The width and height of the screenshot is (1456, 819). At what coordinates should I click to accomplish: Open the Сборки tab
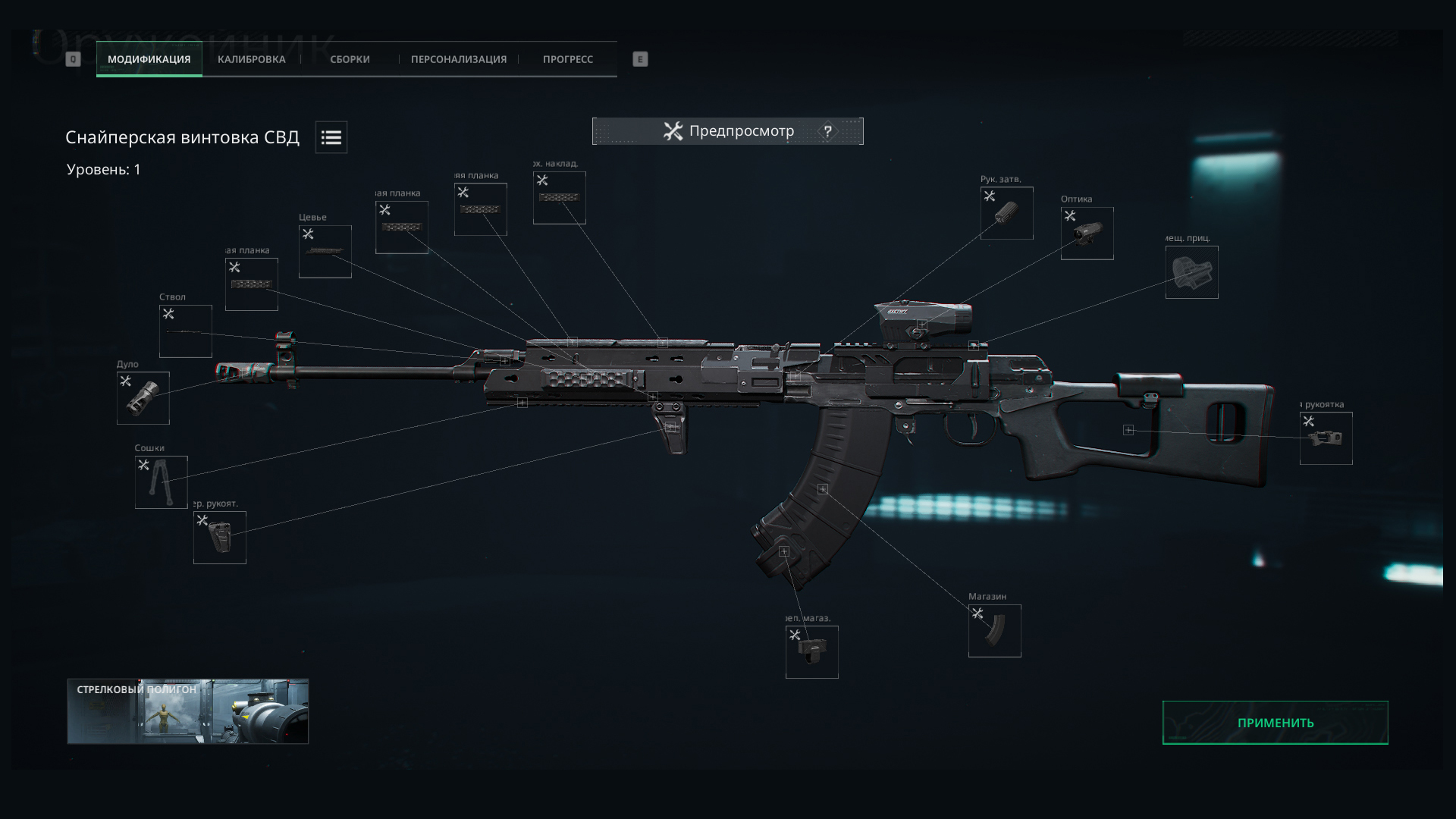tap(350, 59)
